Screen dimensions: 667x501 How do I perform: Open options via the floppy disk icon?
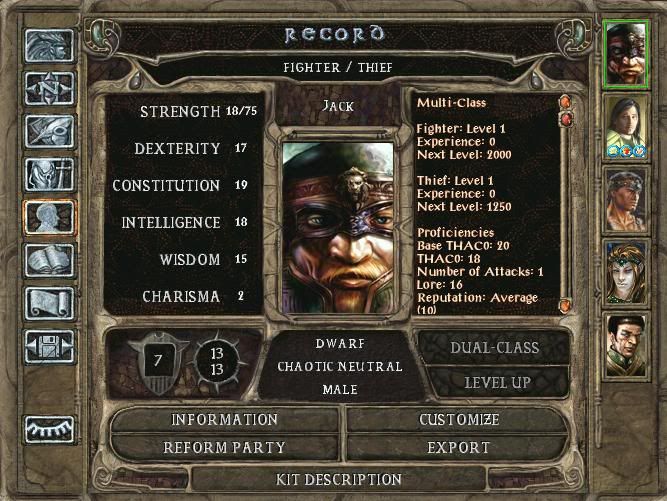48,345
